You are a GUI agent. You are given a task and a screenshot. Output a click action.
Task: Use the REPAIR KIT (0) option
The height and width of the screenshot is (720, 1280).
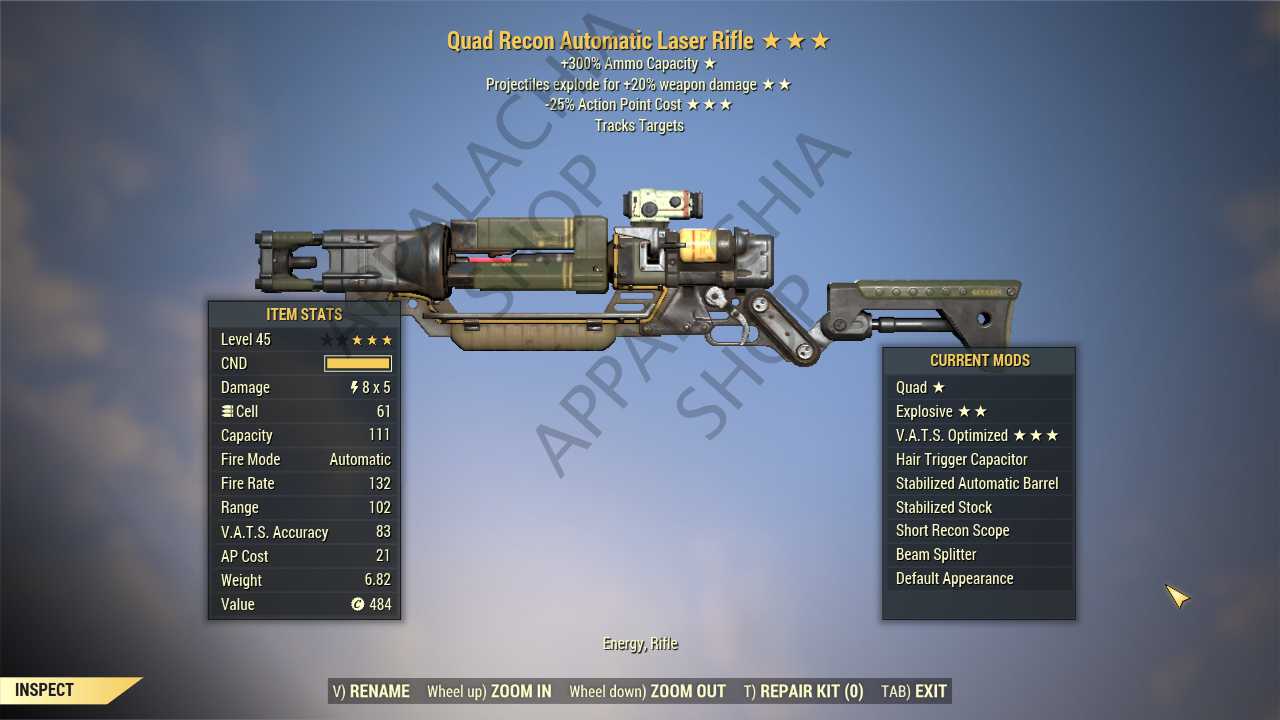pyautogui.click(x=803, y=691)
